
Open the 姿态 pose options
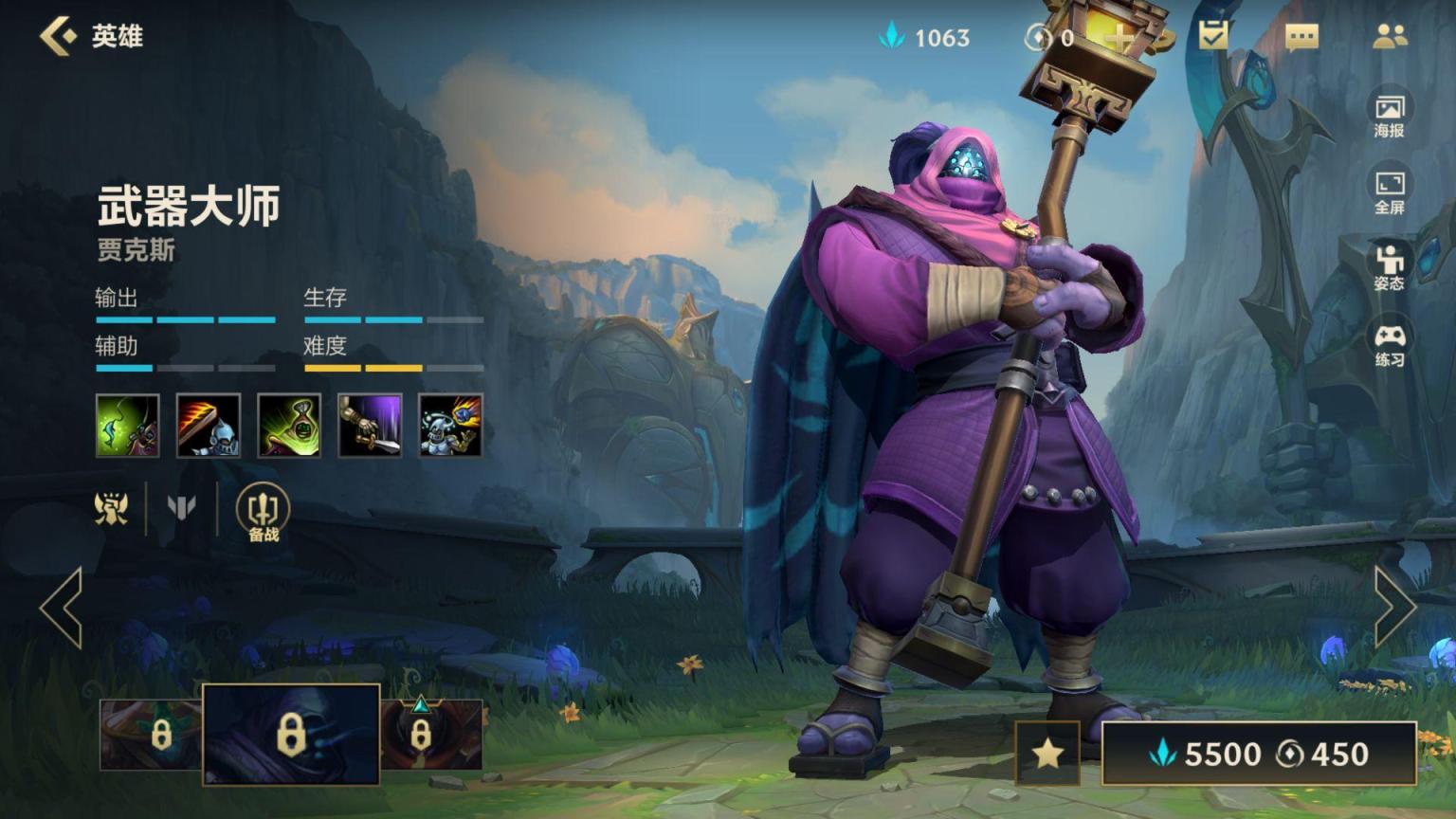[x=1389, y=267]
